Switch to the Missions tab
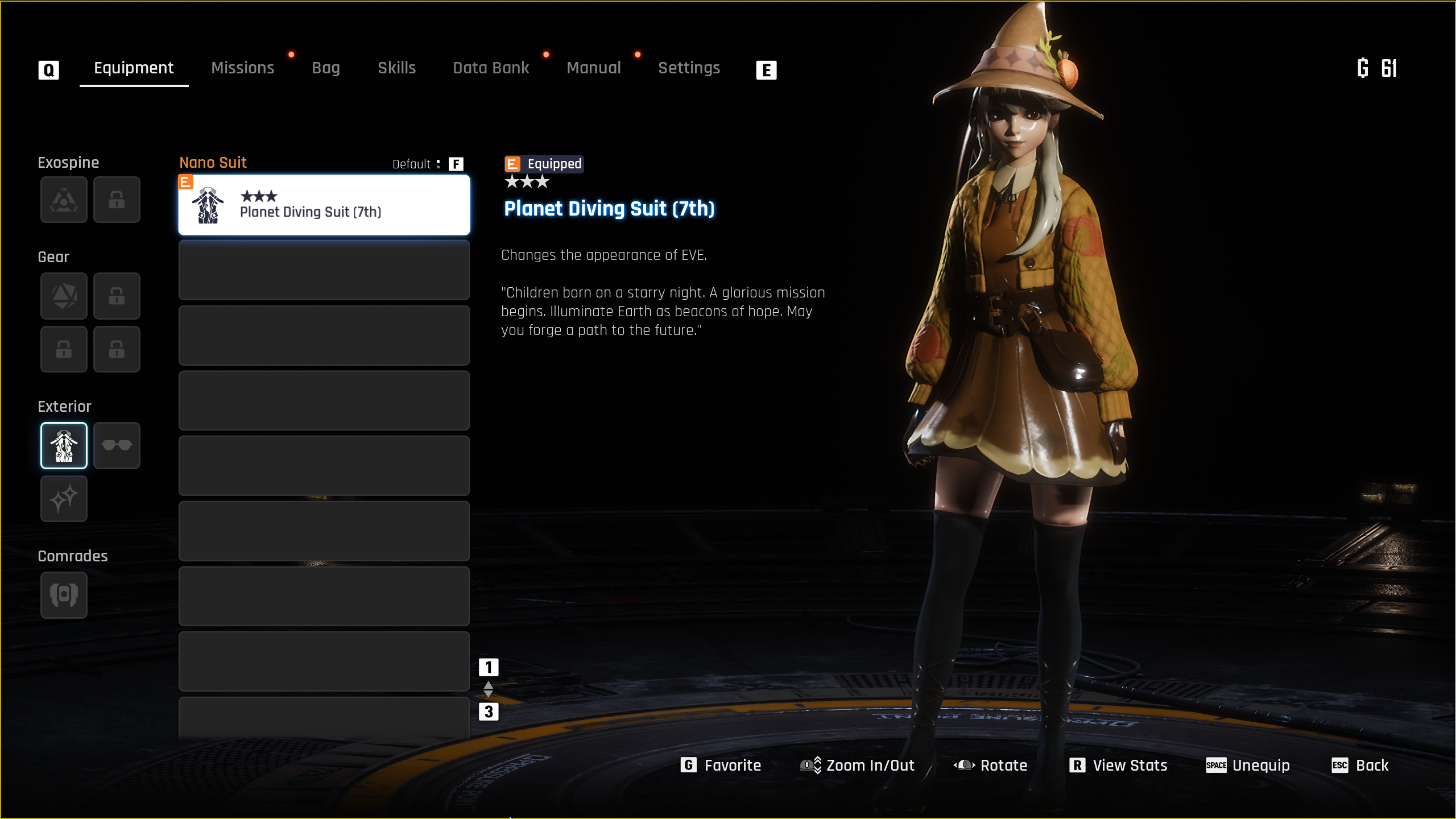1456x819 pixels. coord(242,68)
